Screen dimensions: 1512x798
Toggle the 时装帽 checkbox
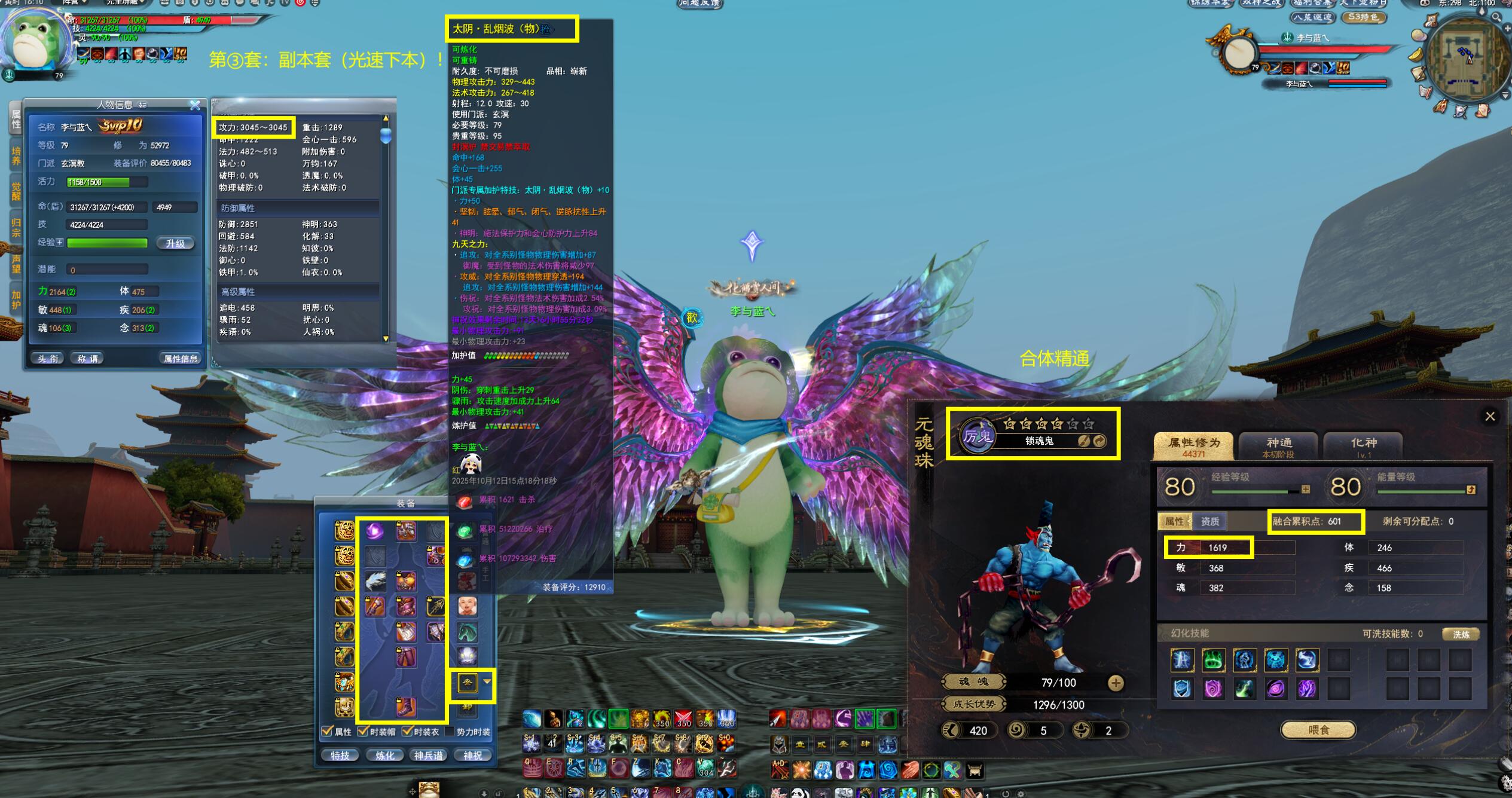pyautogui.click(x=362, y=732)
